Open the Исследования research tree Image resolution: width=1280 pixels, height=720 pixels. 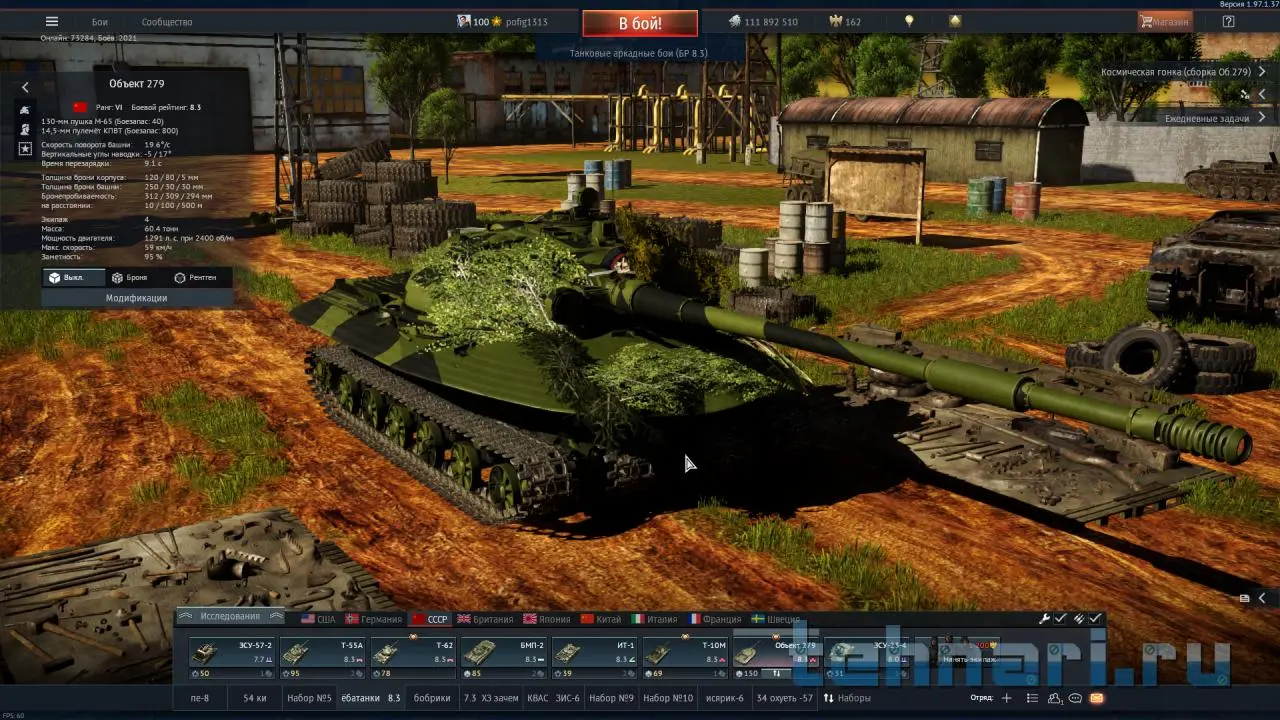click(229, 616)
